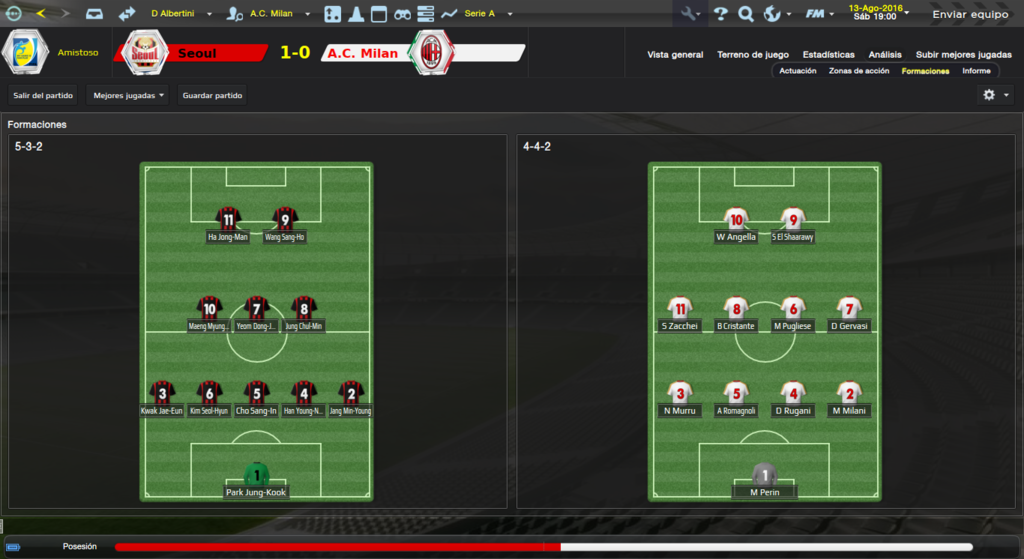The width and height of the screenshot is (1024, 559).
Task: Open the Terreno de juego tab
Action: coord(752,54)
